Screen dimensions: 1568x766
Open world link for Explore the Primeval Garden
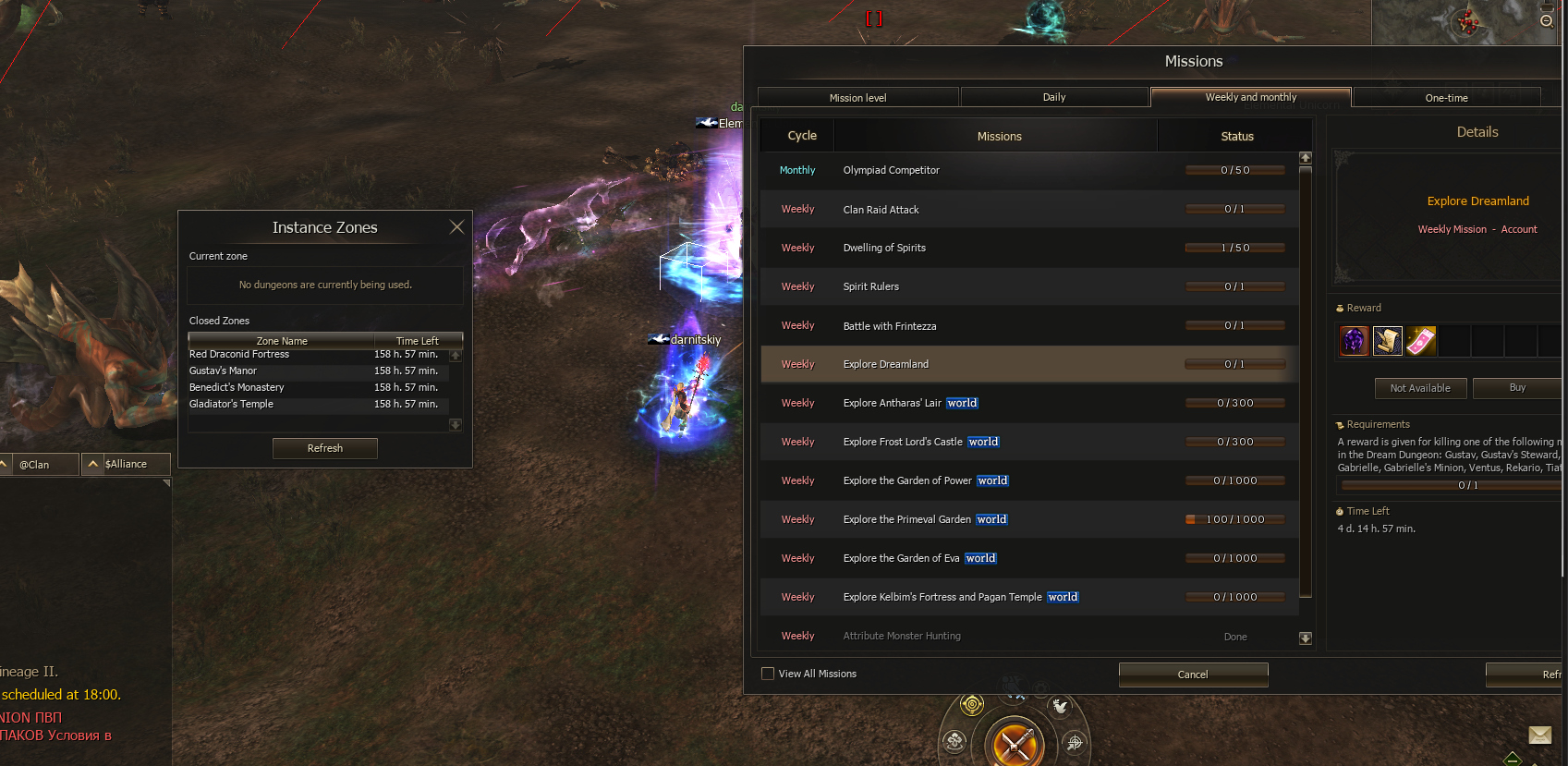(991, 519)
